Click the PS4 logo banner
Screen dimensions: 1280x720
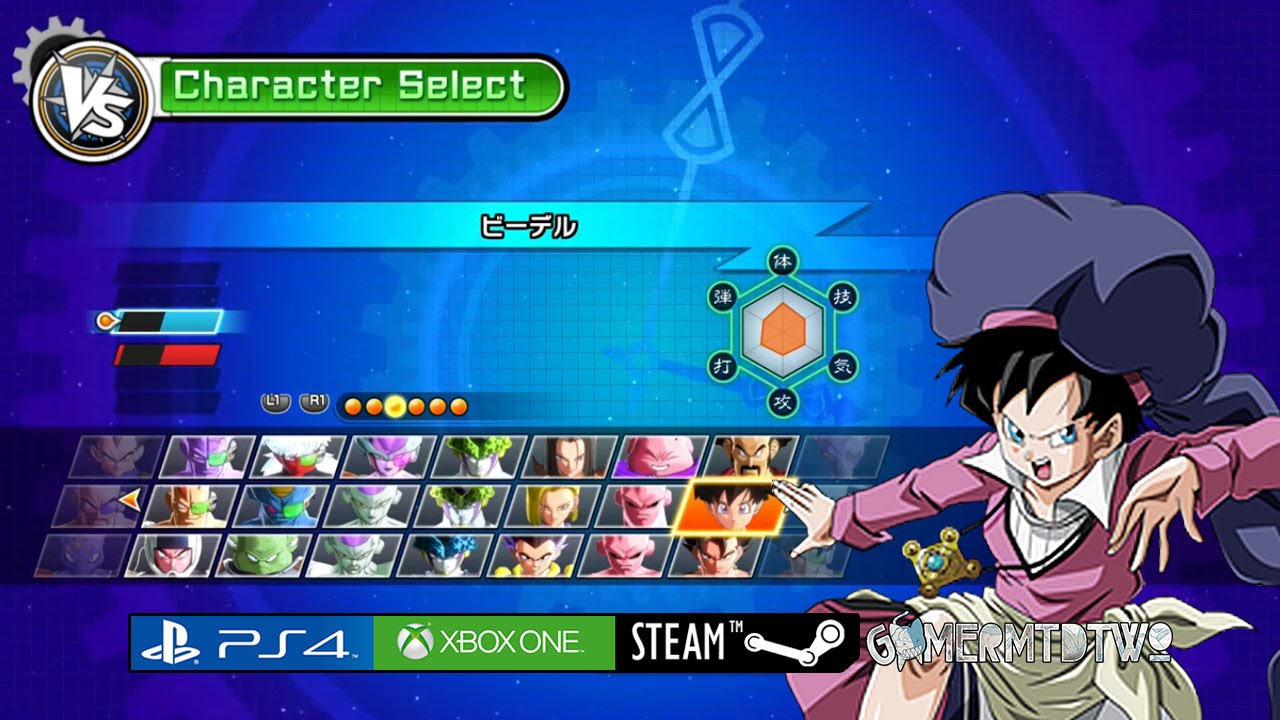(x=252, y=642)
